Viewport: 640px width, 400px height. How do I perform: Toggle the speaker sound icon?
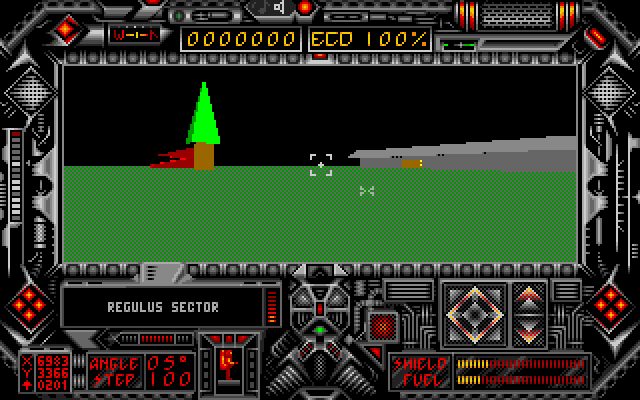coord(277,8)
